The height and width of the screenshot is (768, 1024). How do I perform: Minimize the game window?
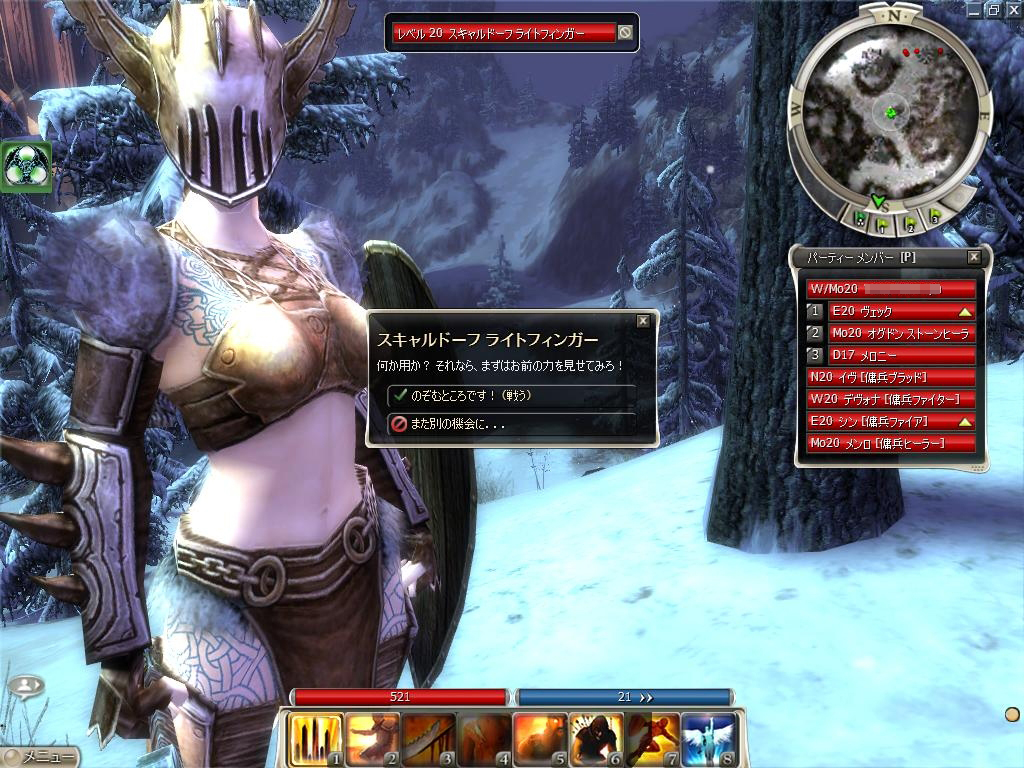tap(975, 10)
